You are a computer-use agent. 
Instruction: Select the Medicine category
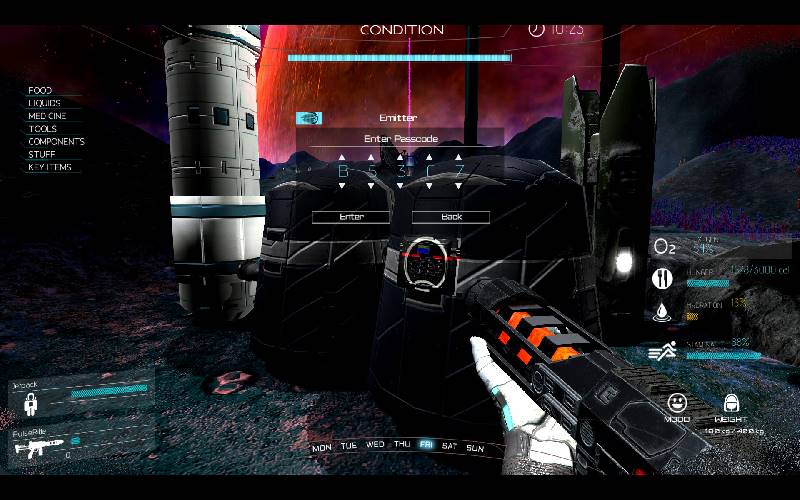tap(46, 116)
